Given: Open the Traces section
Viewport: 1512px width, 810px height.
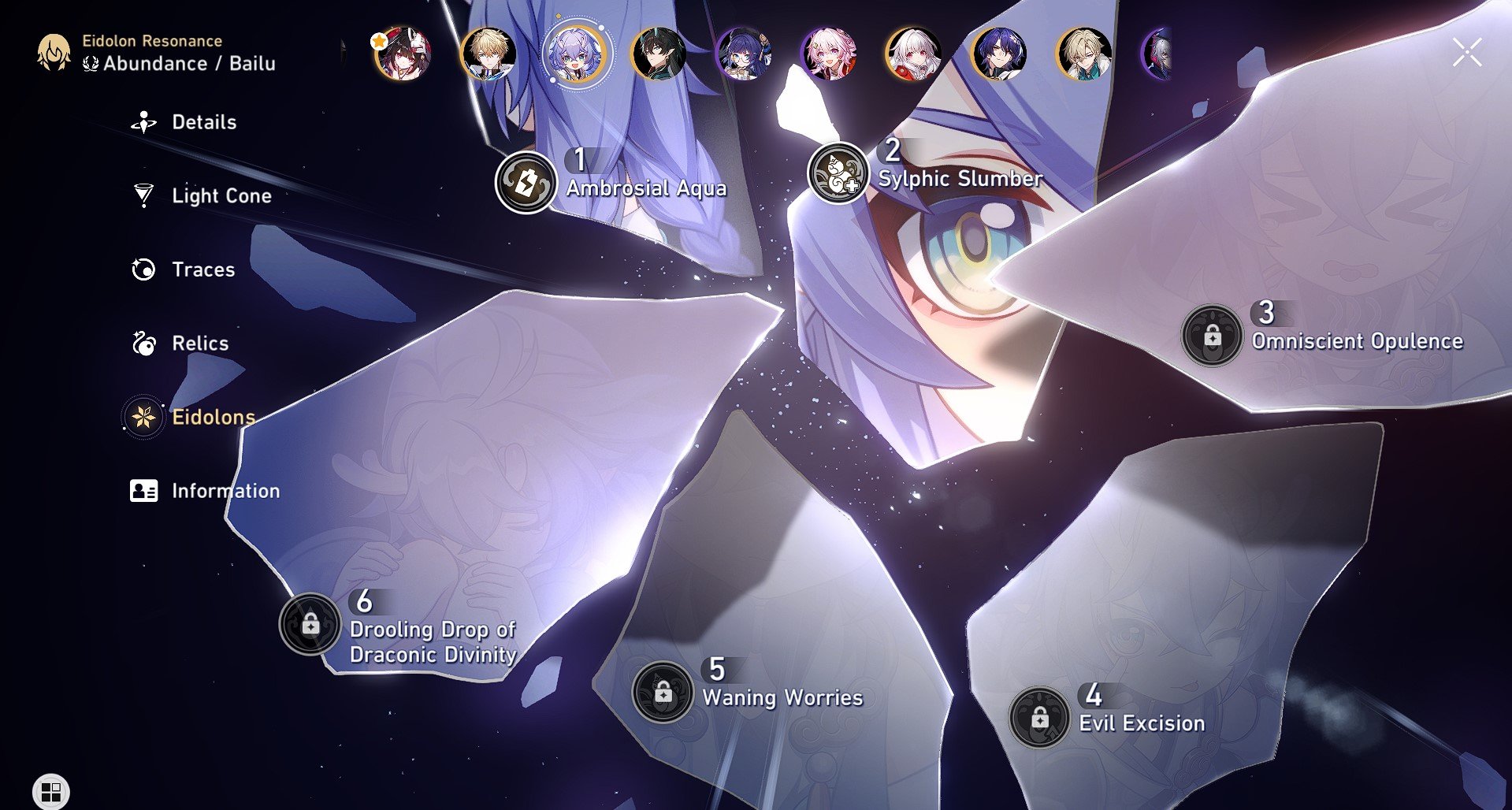Looking at the screenshot, I should pyautogui.click(x=202, y=269).
